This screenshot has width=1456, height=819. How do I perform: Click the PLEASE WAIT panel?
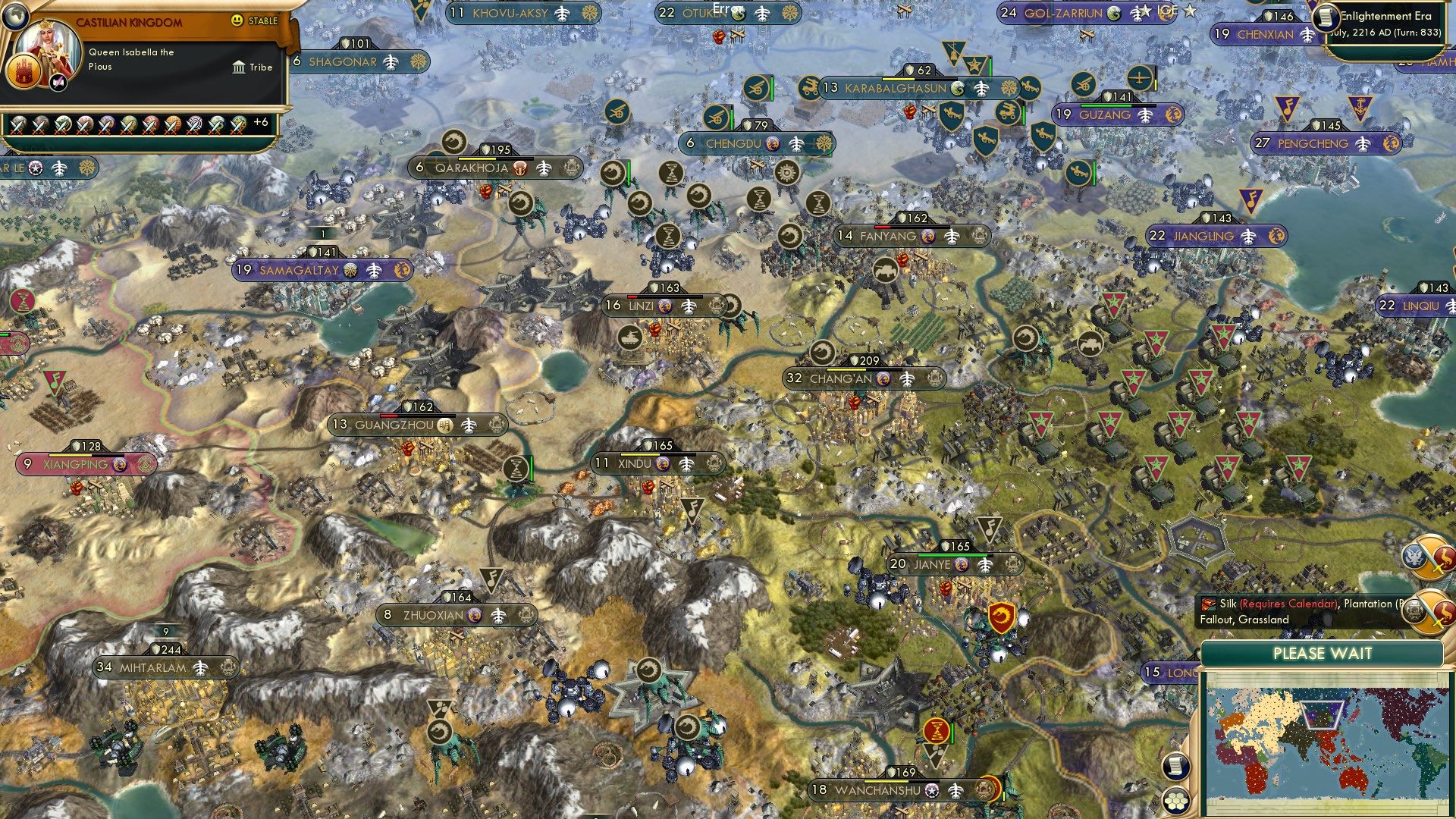1323,653
